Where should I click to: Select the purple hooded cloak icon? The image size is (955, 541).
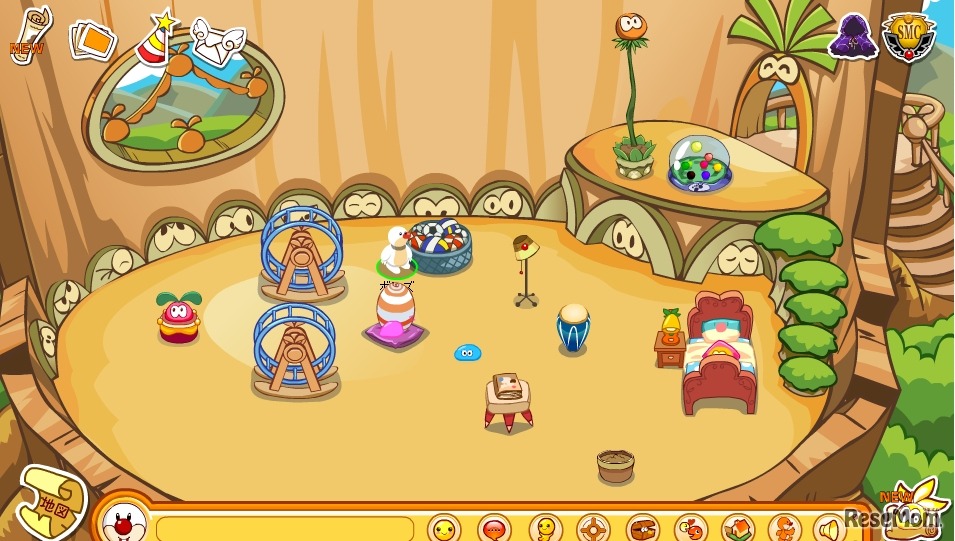pos(852,37)
